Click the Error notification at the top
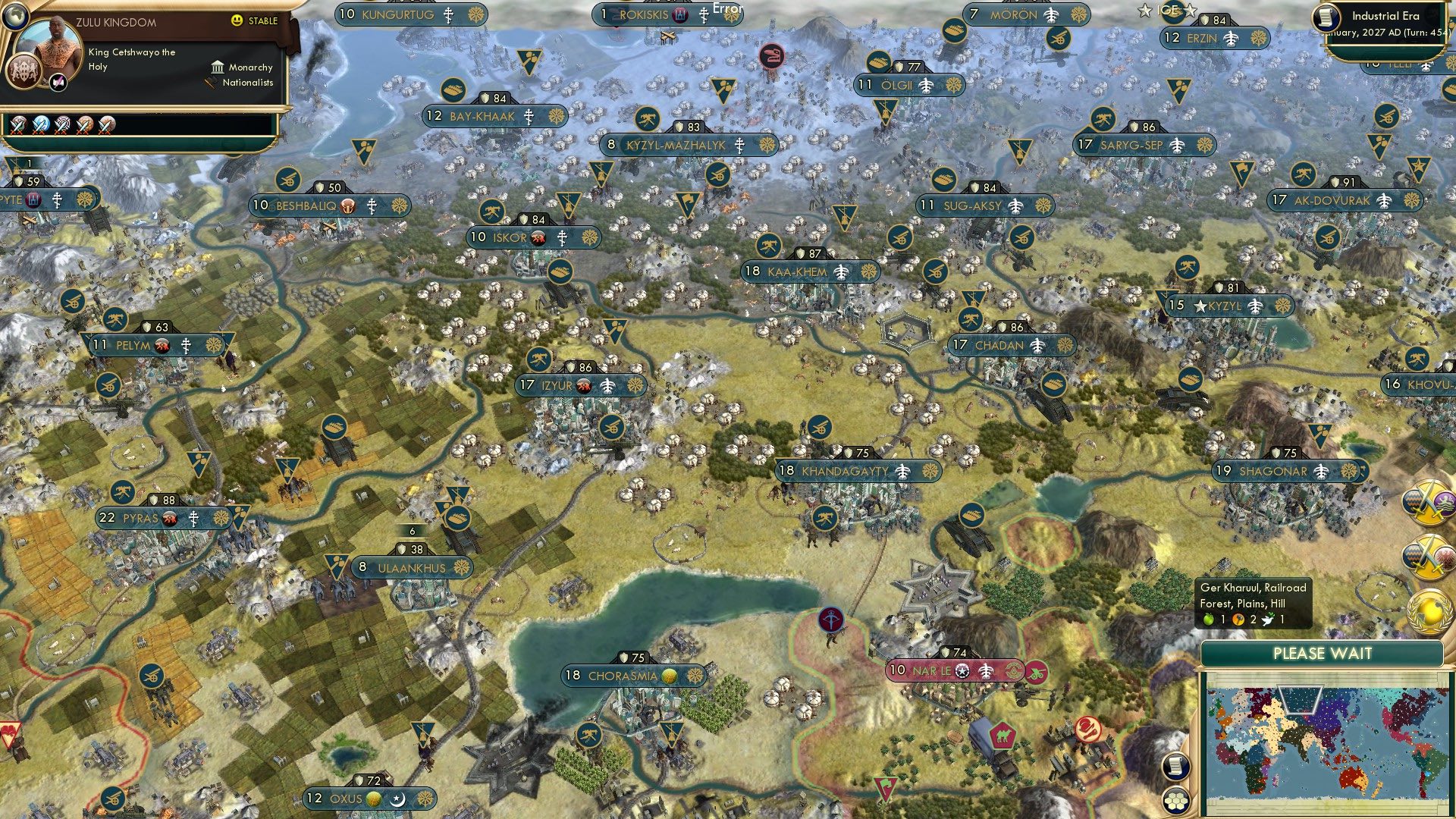Screen dimensions: 1456x819 click(x=726, y=9)
